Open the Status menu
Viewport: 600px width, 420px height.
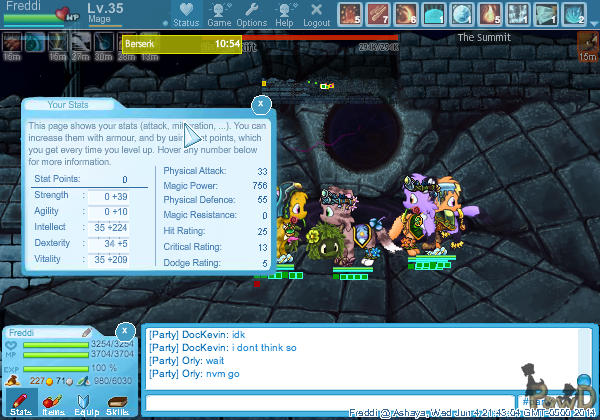pyautogui.click(x=185, y=14)
